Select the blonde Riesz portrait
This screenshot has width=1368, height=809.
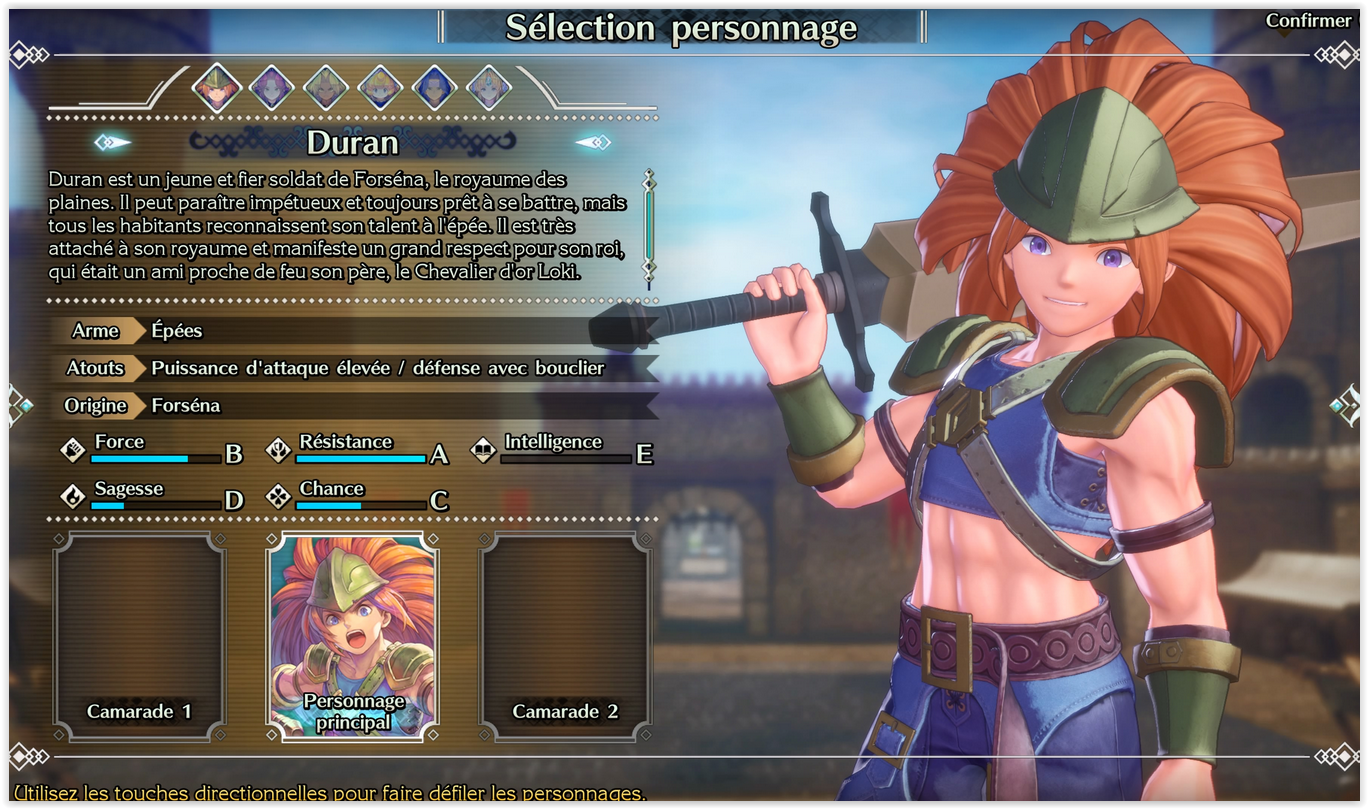coord(489,88)
